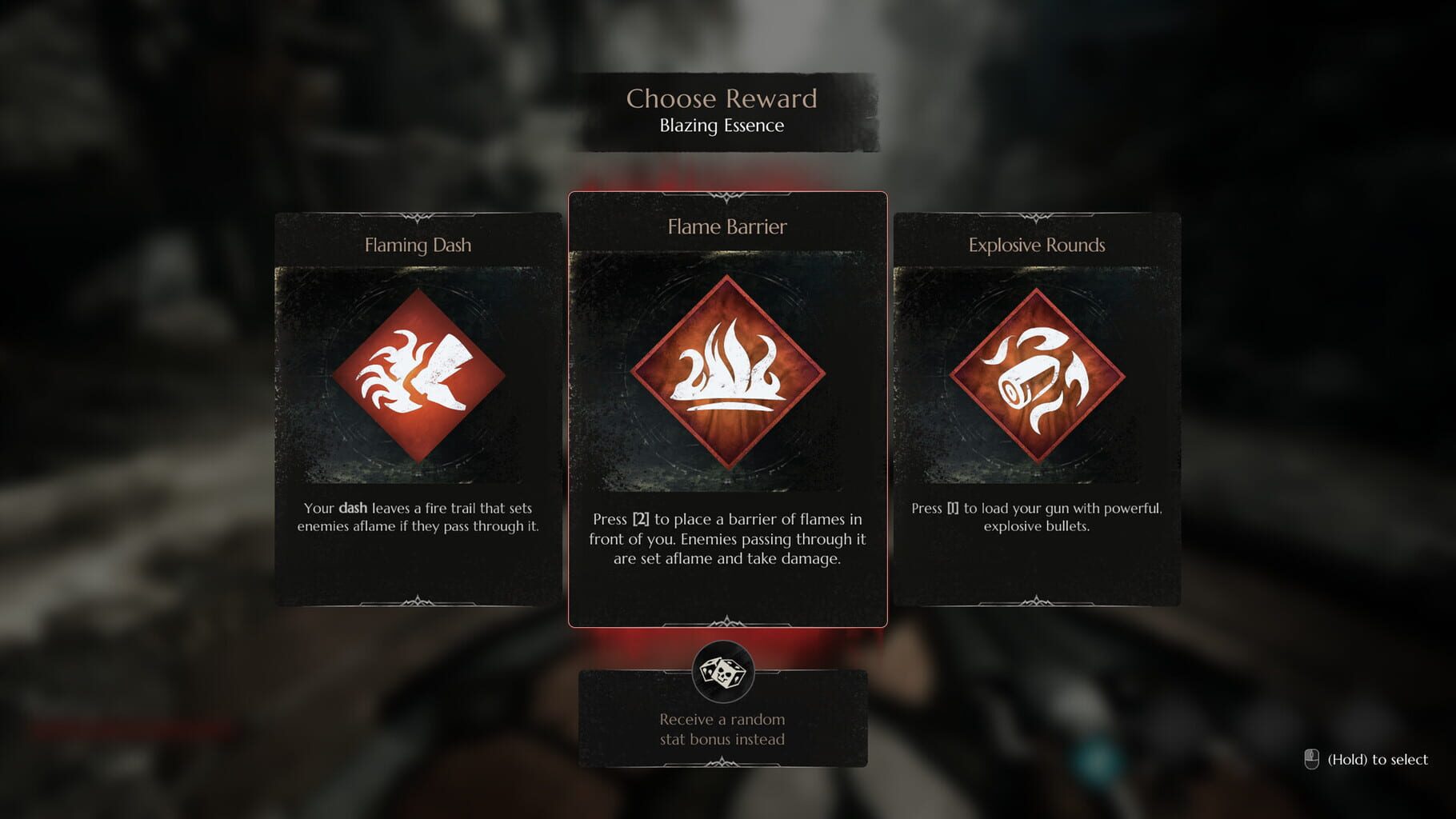Image resolution: width=1456 pixels, height=819 pixels.
Task: Choose the Receive a random stat bonus option
Action: (x=722, y=729)
